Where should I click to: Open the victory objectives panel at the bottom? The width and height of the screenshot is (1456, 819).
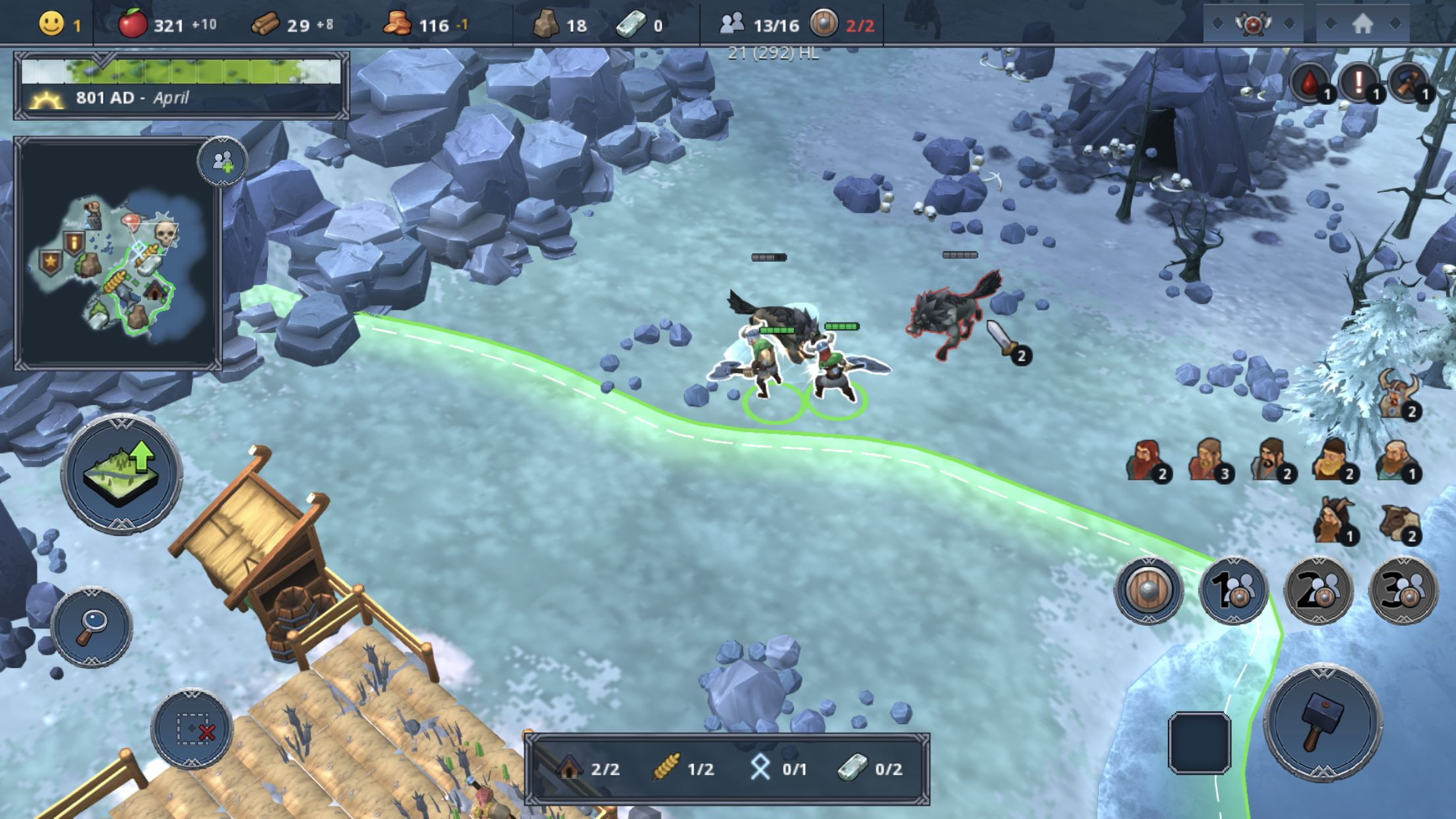click(x=727, y=769)
